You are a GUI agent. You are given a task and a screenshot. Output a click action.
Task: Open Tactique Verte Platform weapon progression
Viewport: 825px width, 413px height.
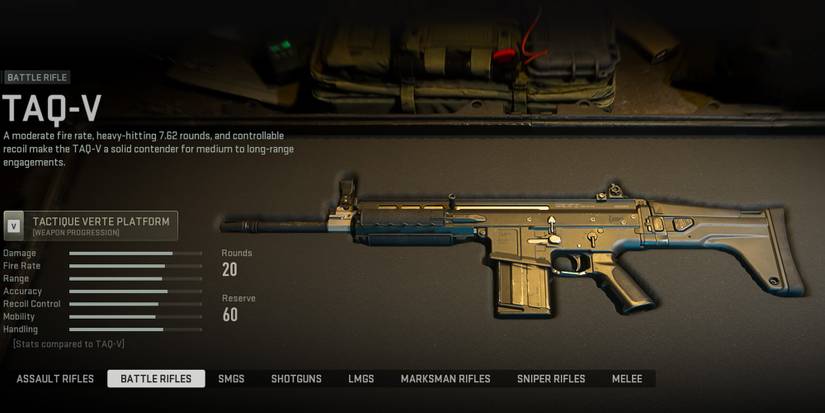coord(91,225)
